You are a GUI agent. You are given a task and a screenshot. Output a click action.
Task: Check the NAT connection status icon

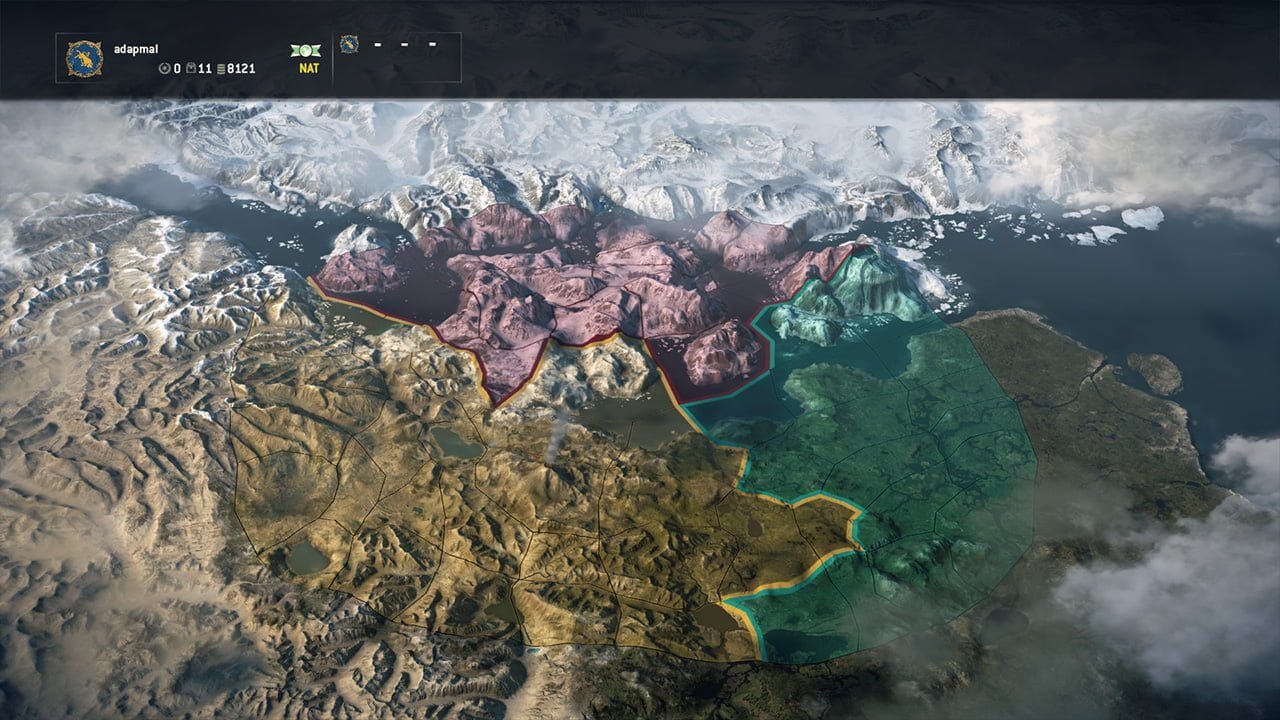click(x=305, y=50)
